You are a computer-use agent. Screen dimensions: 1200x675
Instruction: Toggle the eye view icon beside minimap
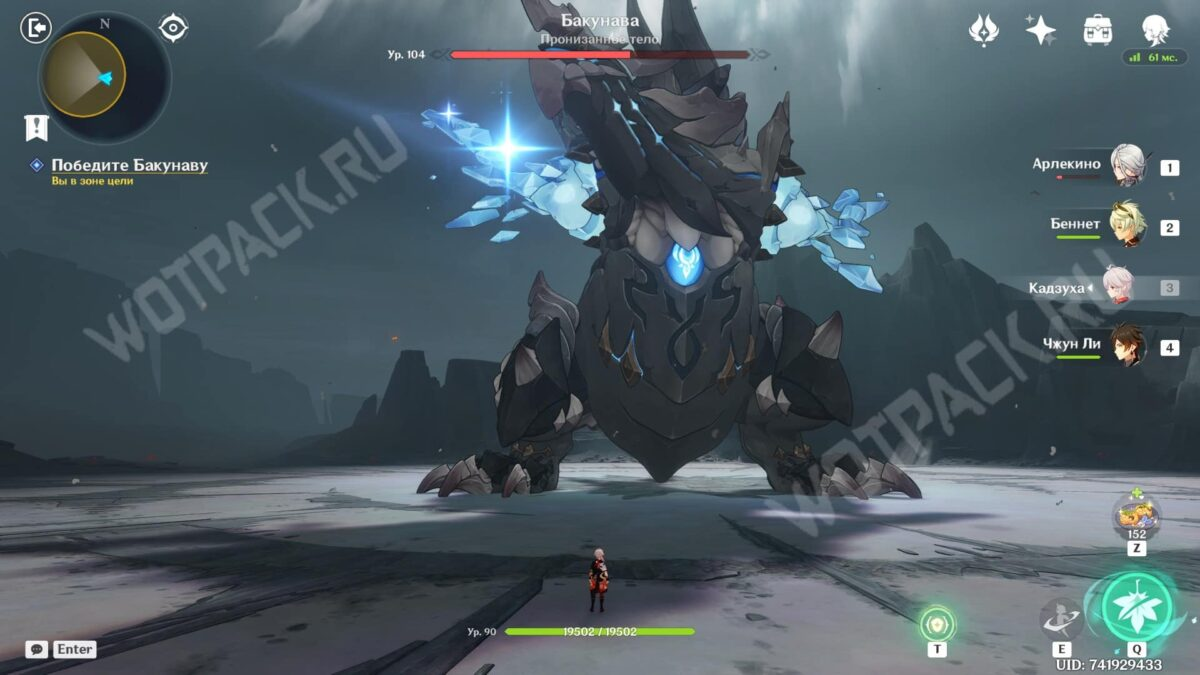[x=173, y=28]
